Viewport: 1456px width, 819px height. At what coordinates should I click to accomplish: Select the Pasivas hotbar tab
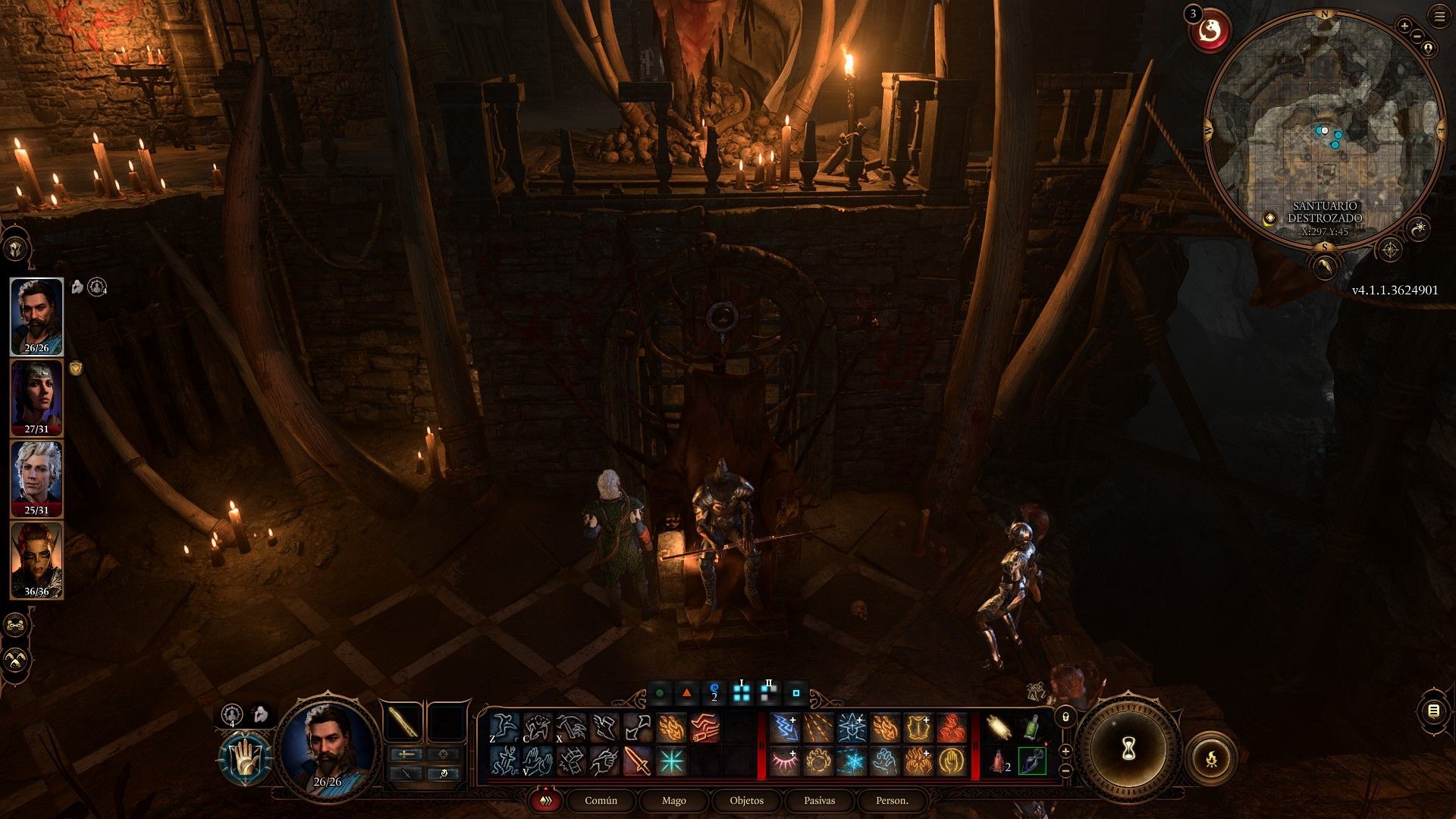(x=819, y=801)
